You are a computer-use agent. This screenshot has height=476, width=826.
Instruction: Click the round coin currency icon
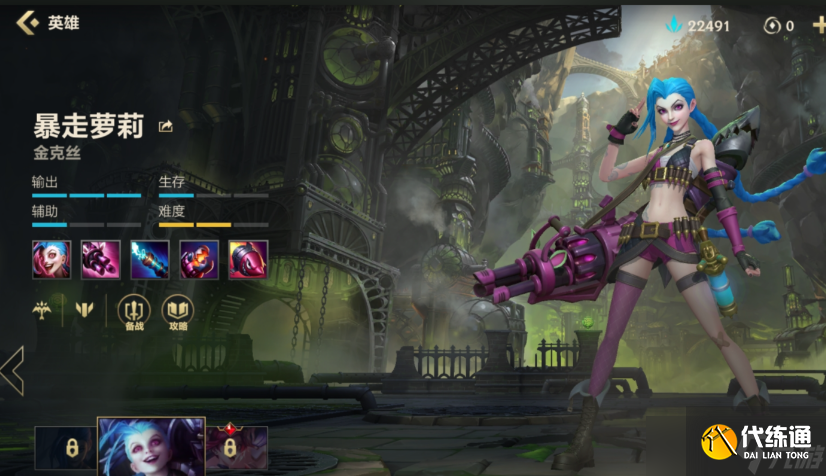771,26
